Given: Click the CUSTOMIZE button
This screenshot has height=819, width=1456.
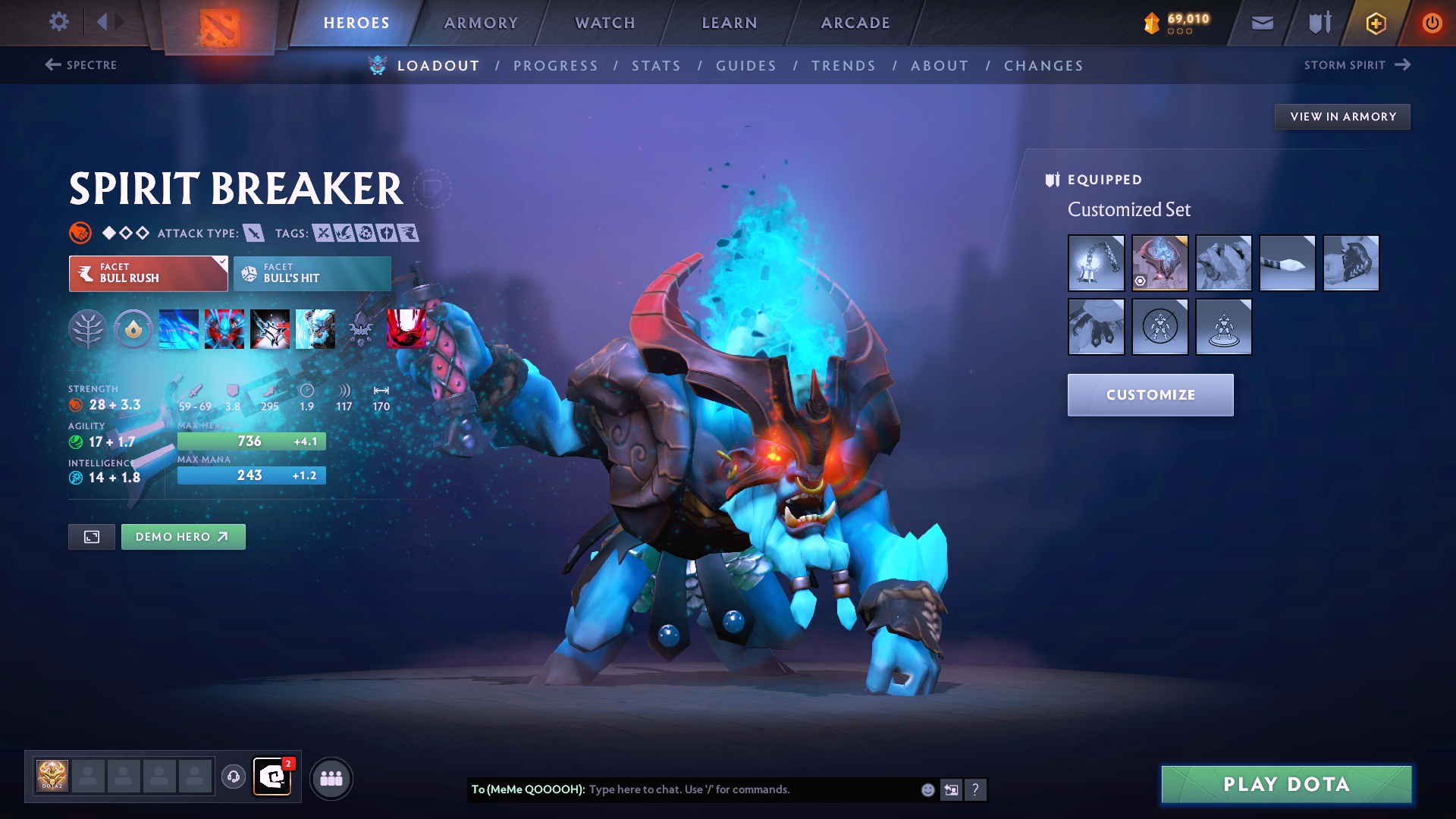Looking at the screenshot, I should [1150, 394].
